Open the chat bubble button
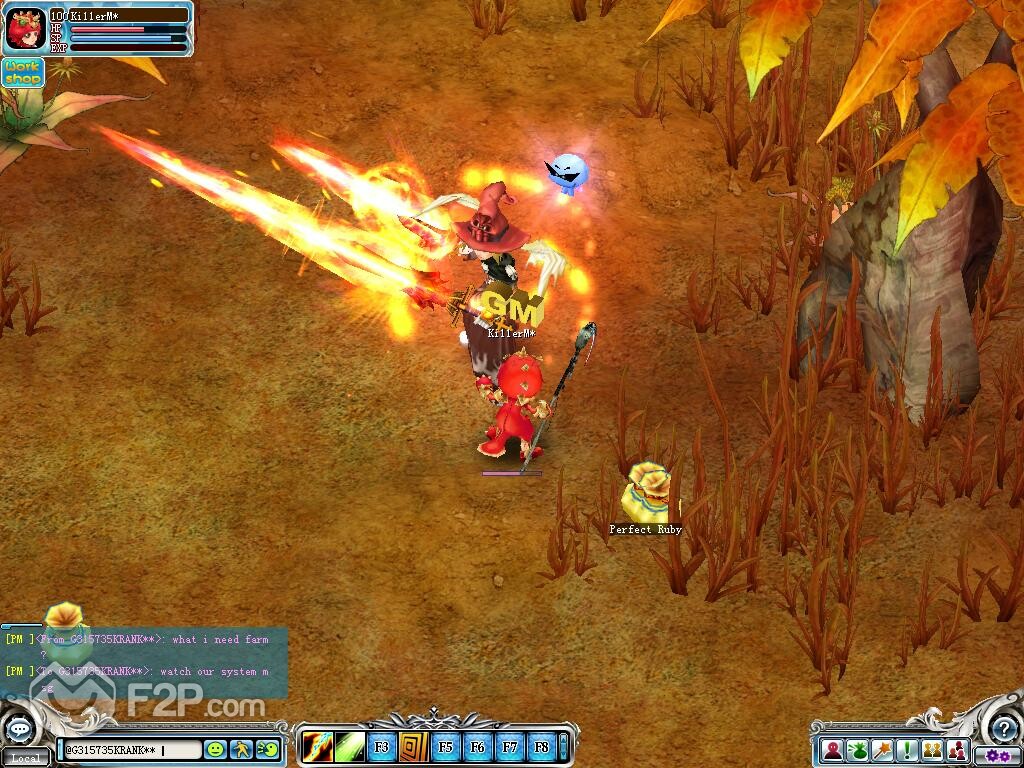This screenshot has height=768, width=1024. pyautogui.click(x=22, y=729)
